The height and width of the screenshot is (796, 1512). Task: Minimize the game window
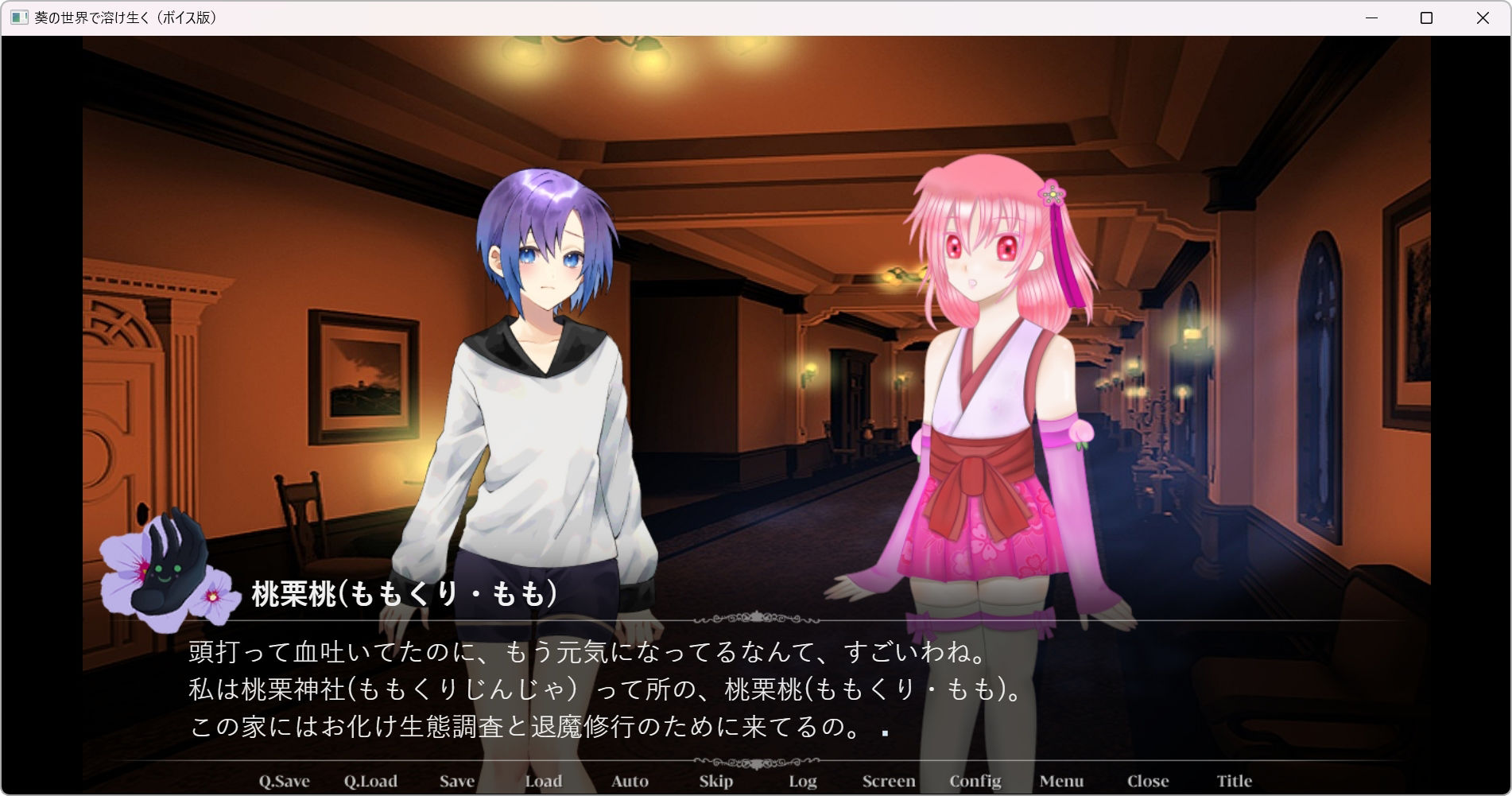(x=1371, y=17)
